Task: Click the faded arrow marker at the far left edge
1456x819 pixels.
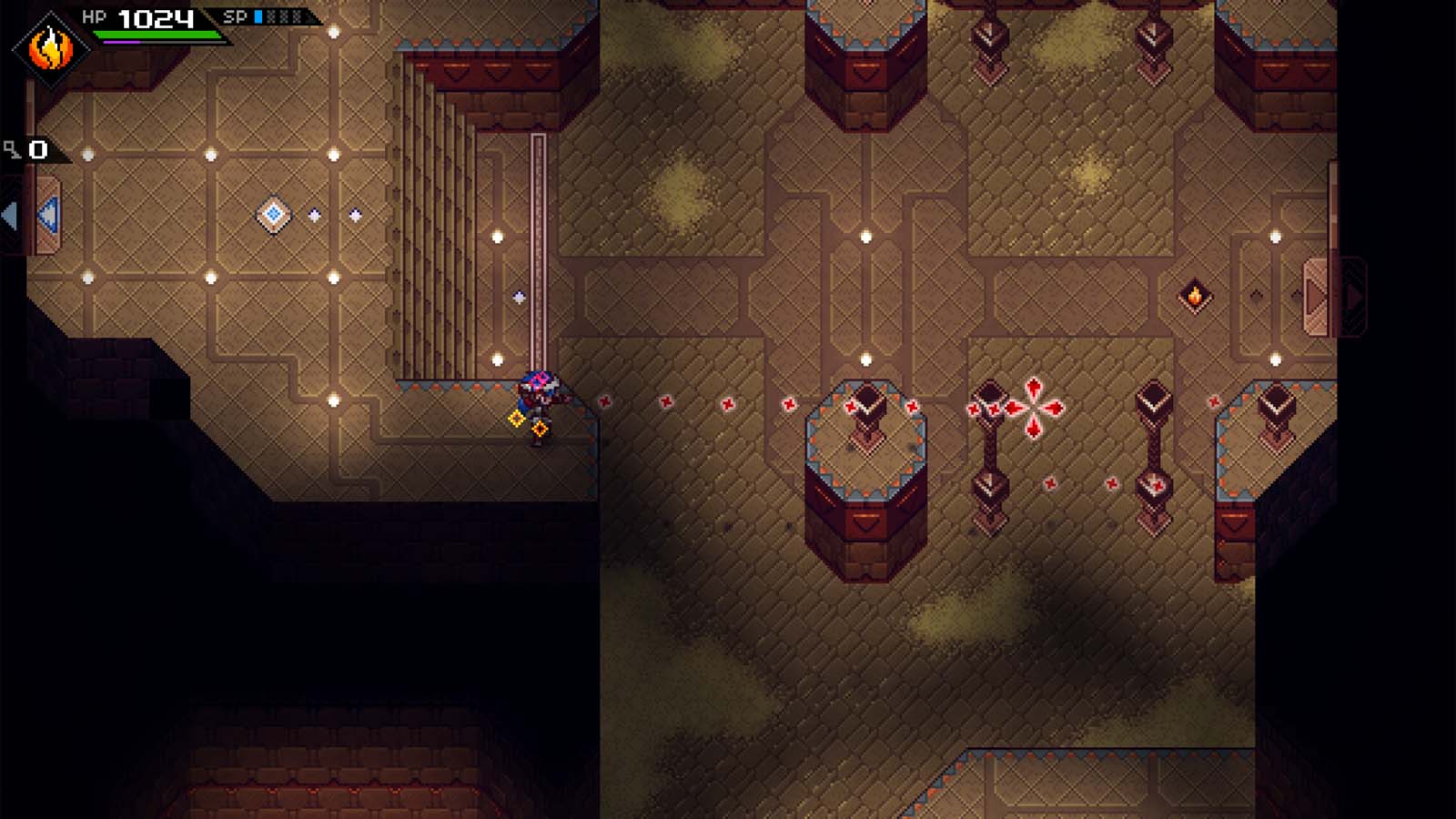Action: point(8,214)
